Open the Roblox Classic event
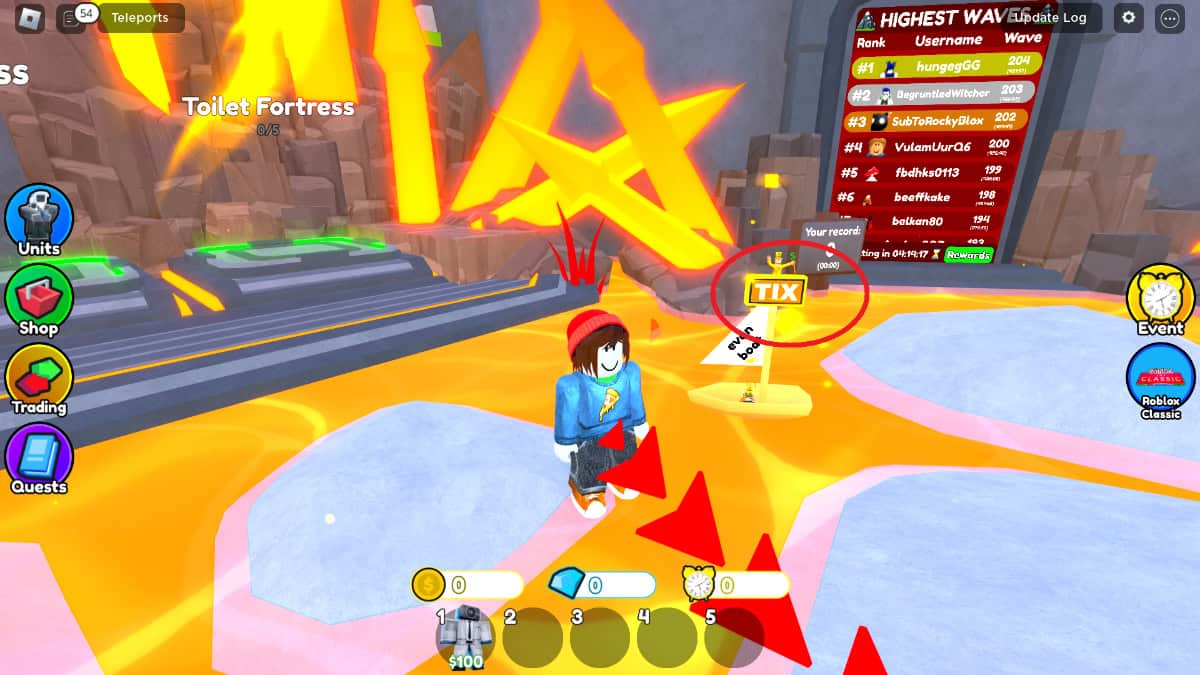 [x=1160, y=378]
